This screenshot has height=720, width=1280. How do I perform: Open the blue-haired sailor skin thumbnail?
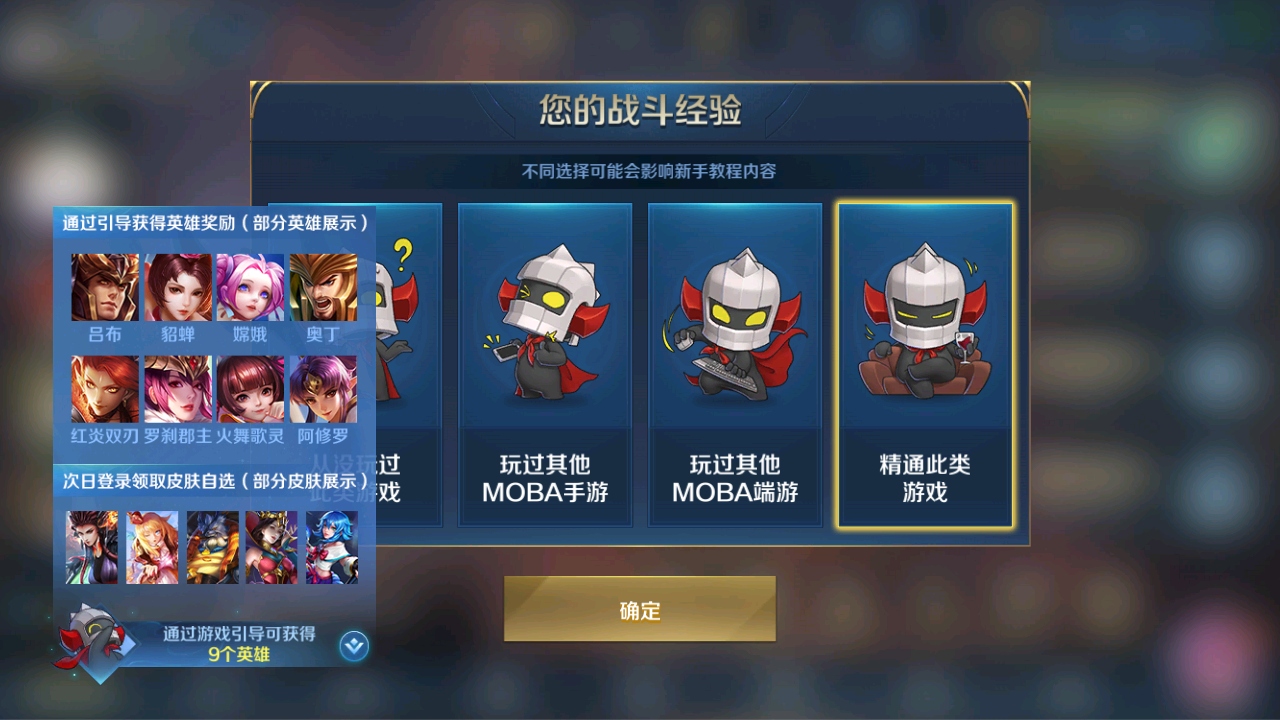[332, 547]
